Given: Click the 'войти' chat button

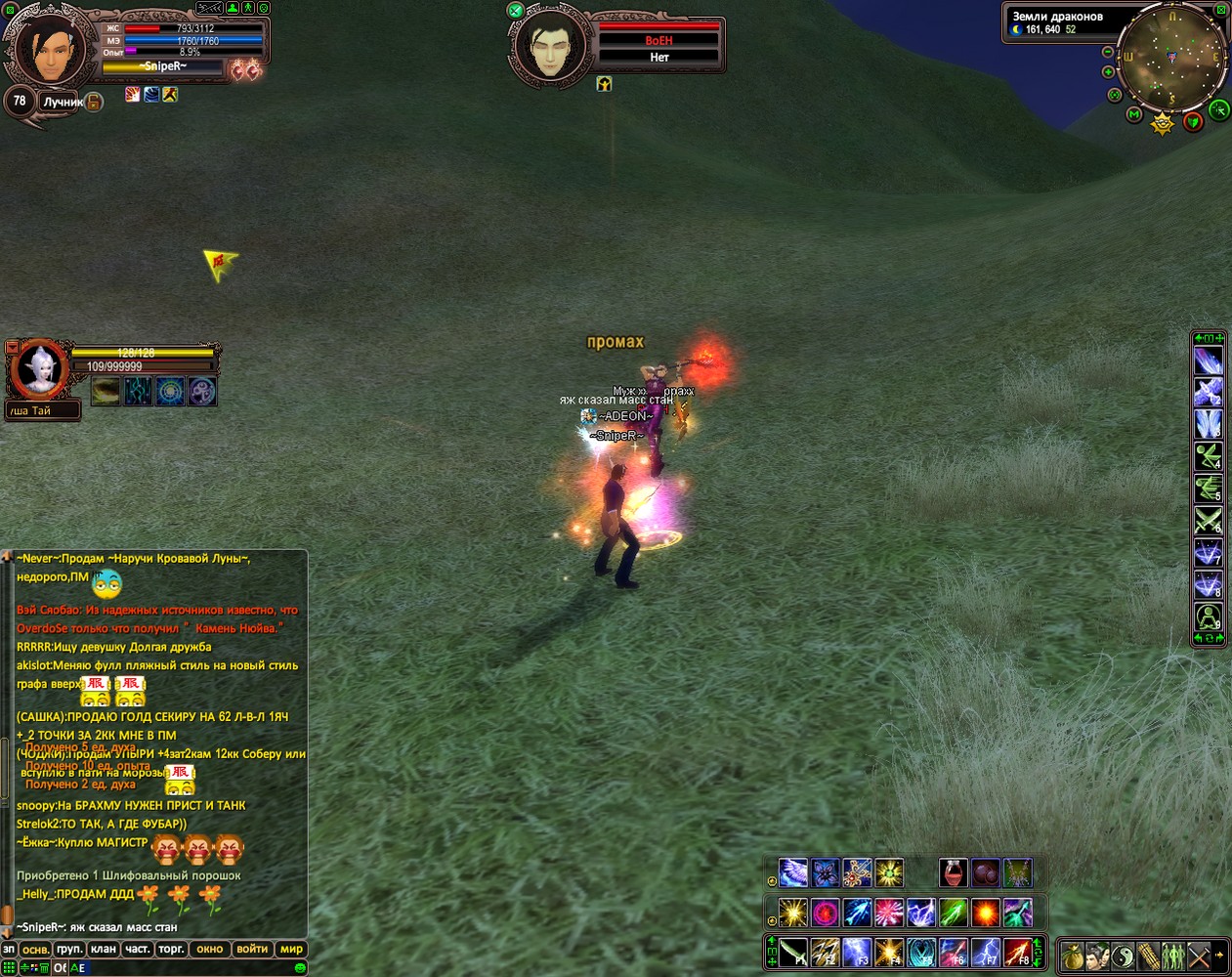Looking at the screenshot, I should click(x=252, y=949).
